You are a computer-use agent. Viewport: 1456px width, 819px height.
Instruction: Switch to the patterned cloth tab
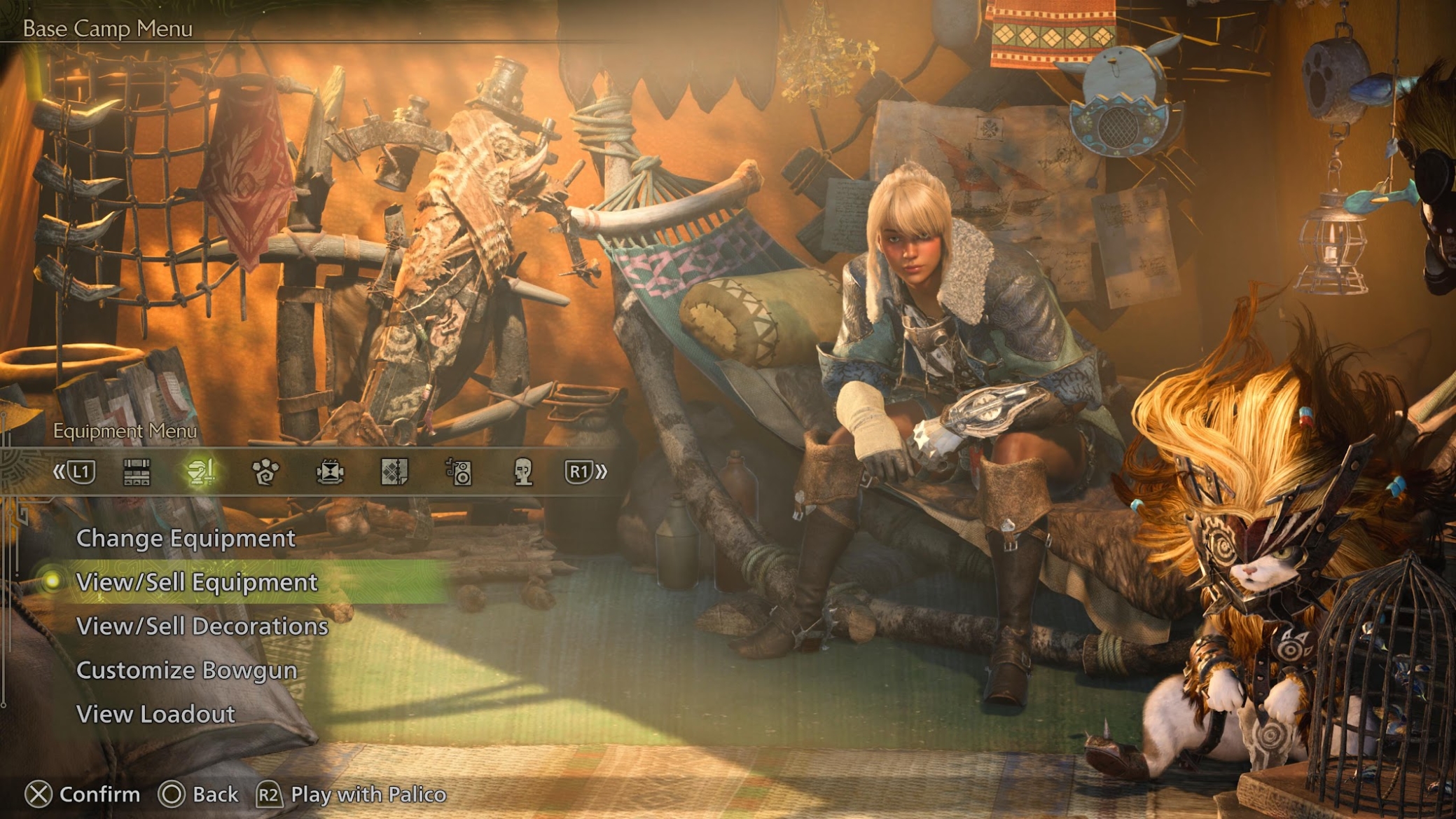tap(394, 472)
